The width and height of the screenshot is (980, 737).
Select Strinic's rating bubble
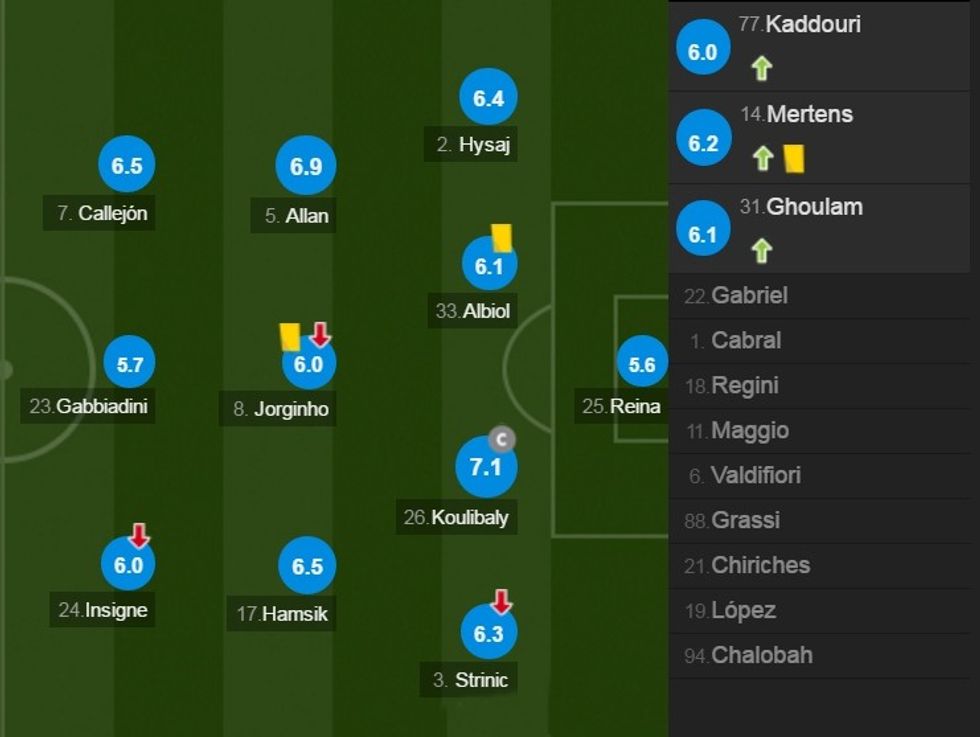click(x=488, y=633)
